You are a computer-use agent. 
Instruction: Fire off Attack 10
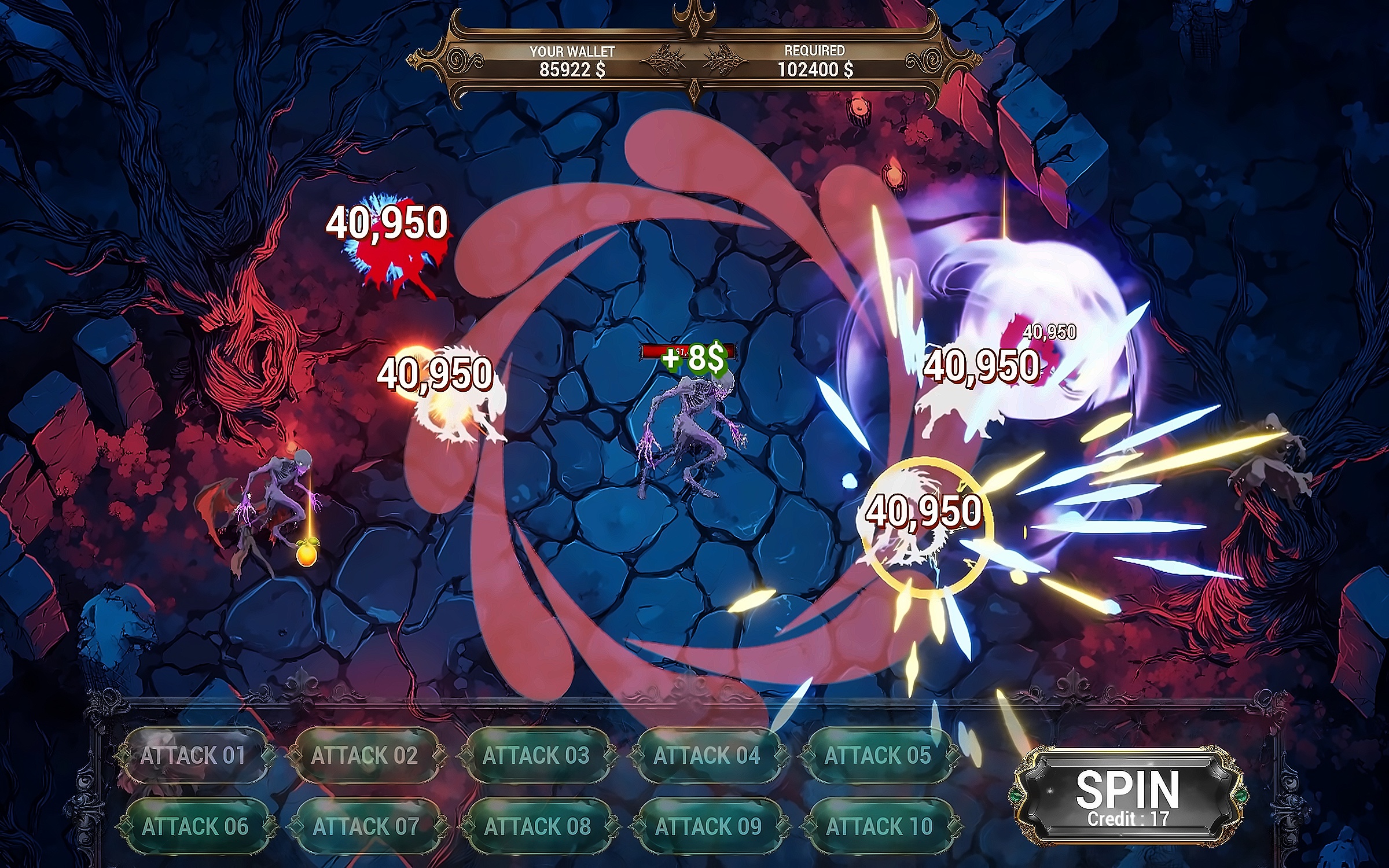click(879, 826)
